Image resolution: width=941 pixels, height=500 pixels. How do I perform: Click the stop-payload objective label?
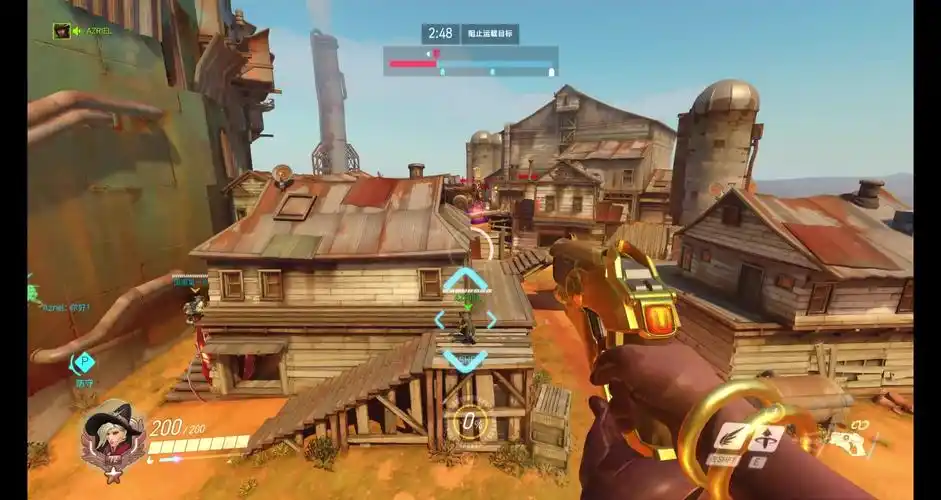[490, 34]
